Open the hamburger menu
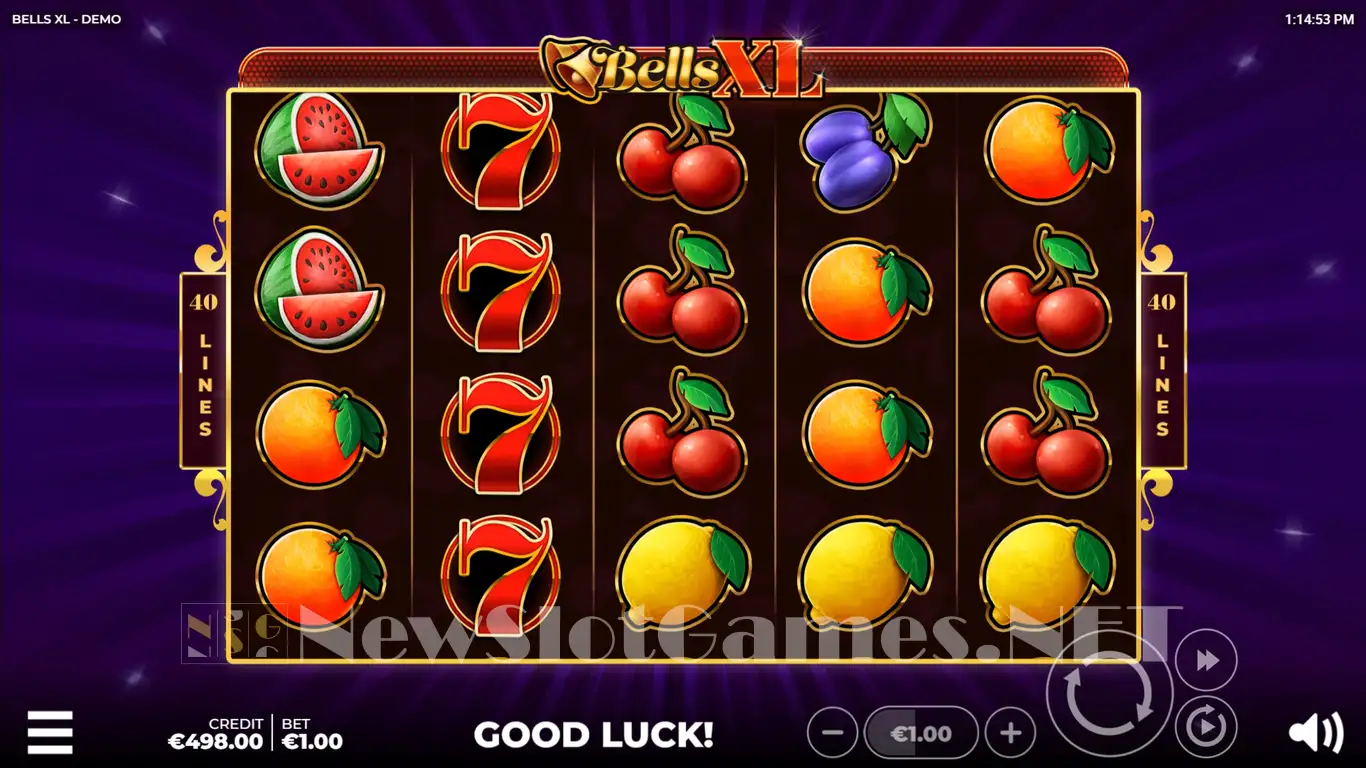This screenshot has height=768, width=1366. click(x=50, y=733)
